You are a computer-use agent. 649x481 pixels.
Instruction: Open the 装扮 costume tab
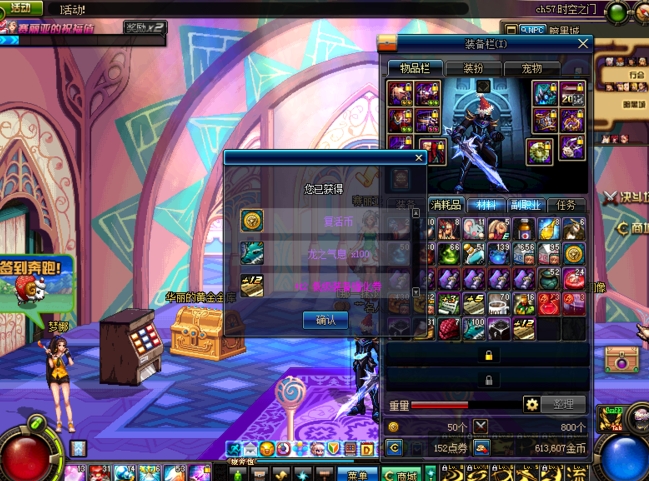coord(473,68)
